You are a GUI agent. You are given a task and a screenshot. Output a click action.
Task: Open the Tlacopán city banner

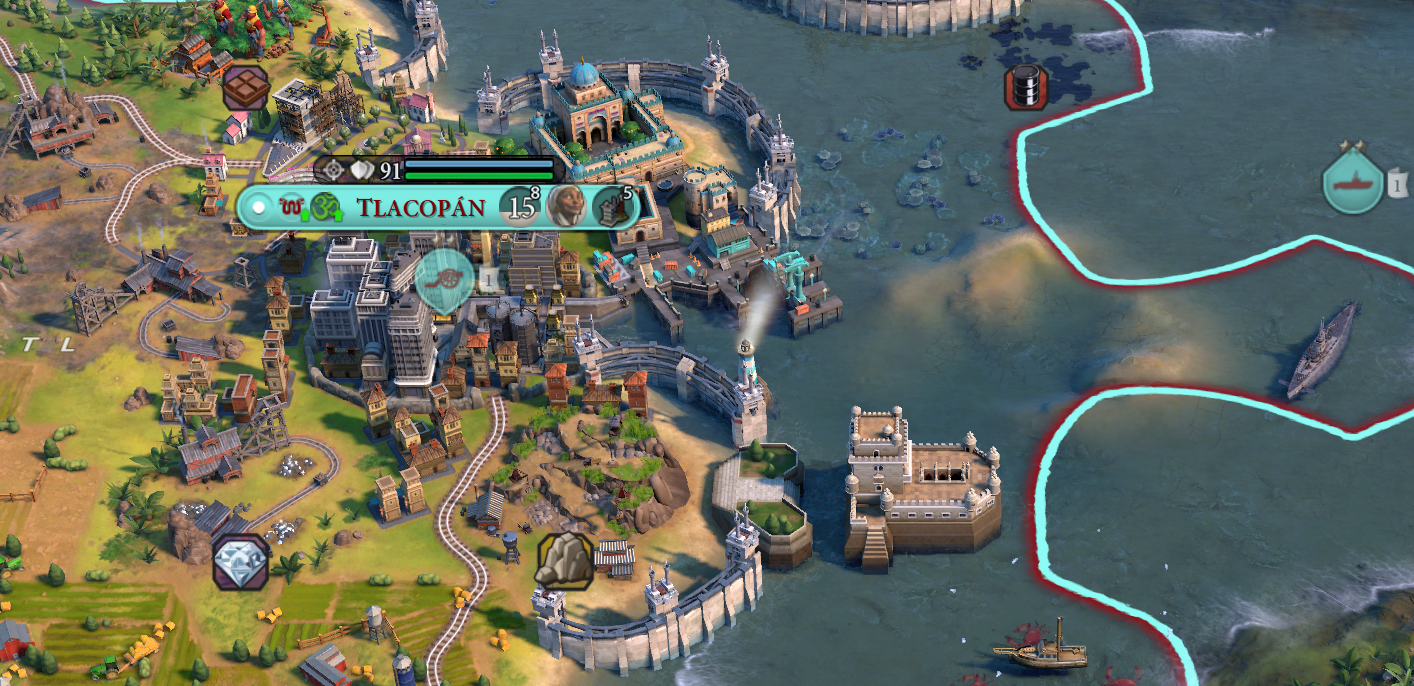coord(420,208)
